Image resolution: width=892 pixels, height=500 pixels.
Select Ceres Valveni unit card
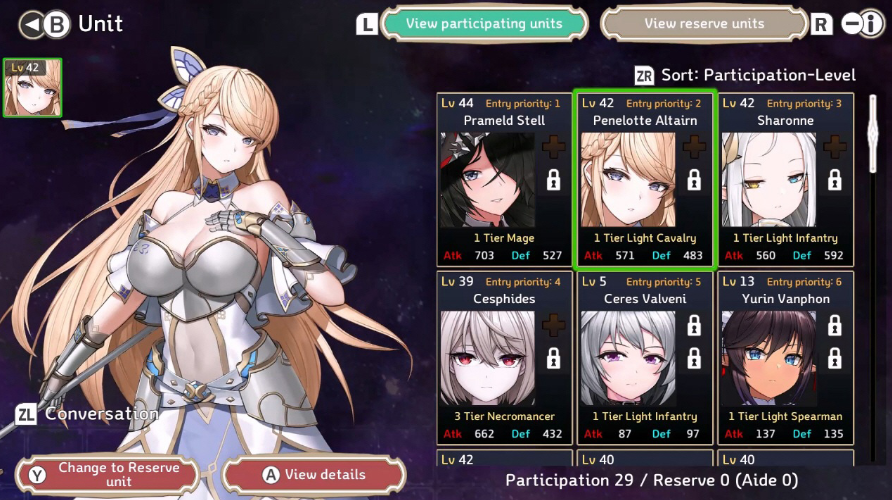pos(644,358)
